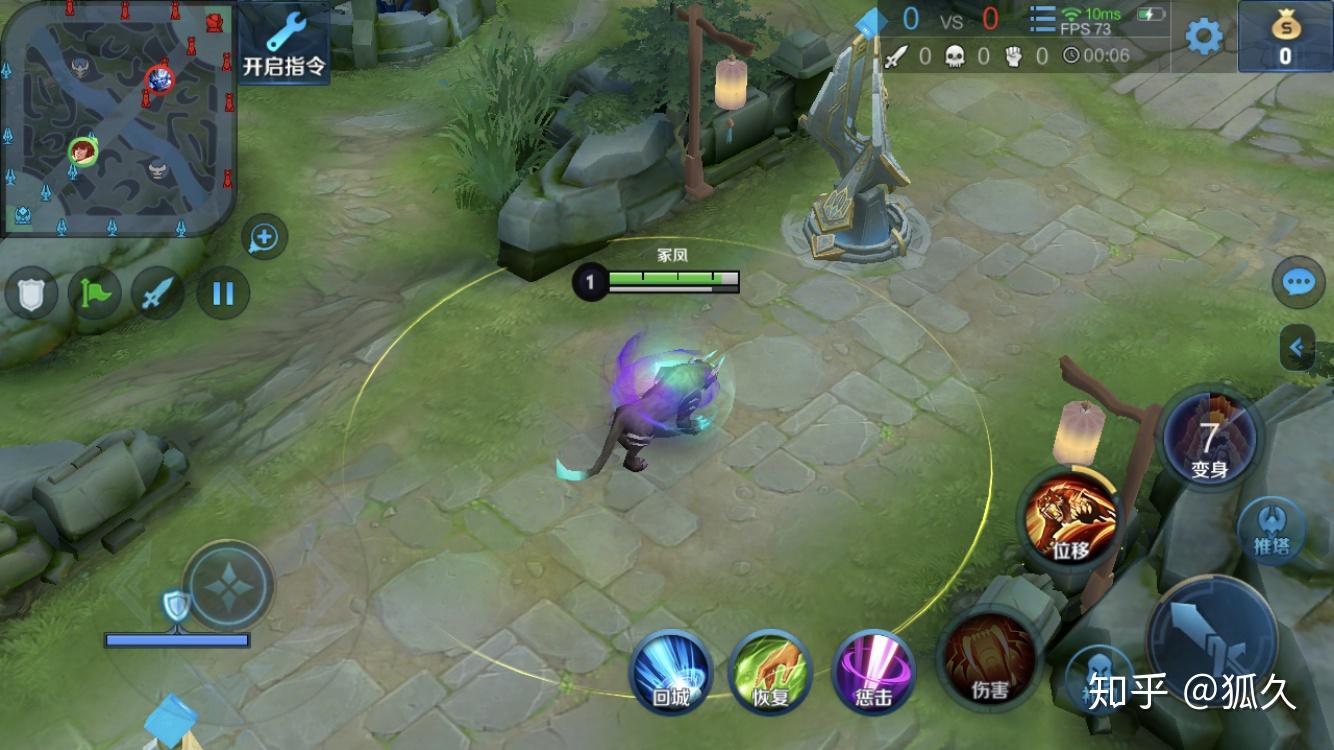Pause the game with the pause button
This screenshot has height=750, width=1334.
222,294
